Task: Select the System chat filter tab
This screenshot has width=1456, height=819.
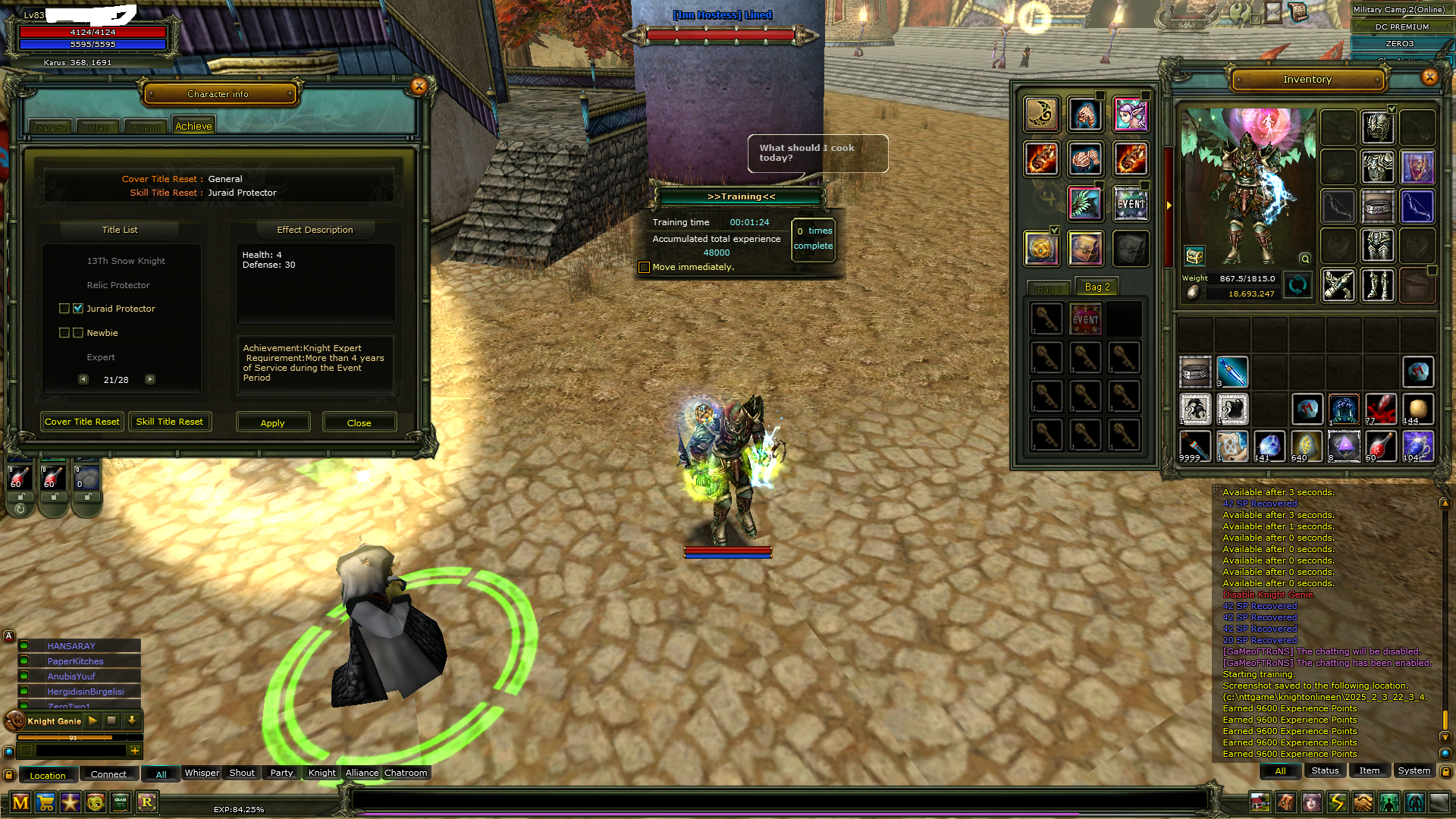Action: (1414, 770)
